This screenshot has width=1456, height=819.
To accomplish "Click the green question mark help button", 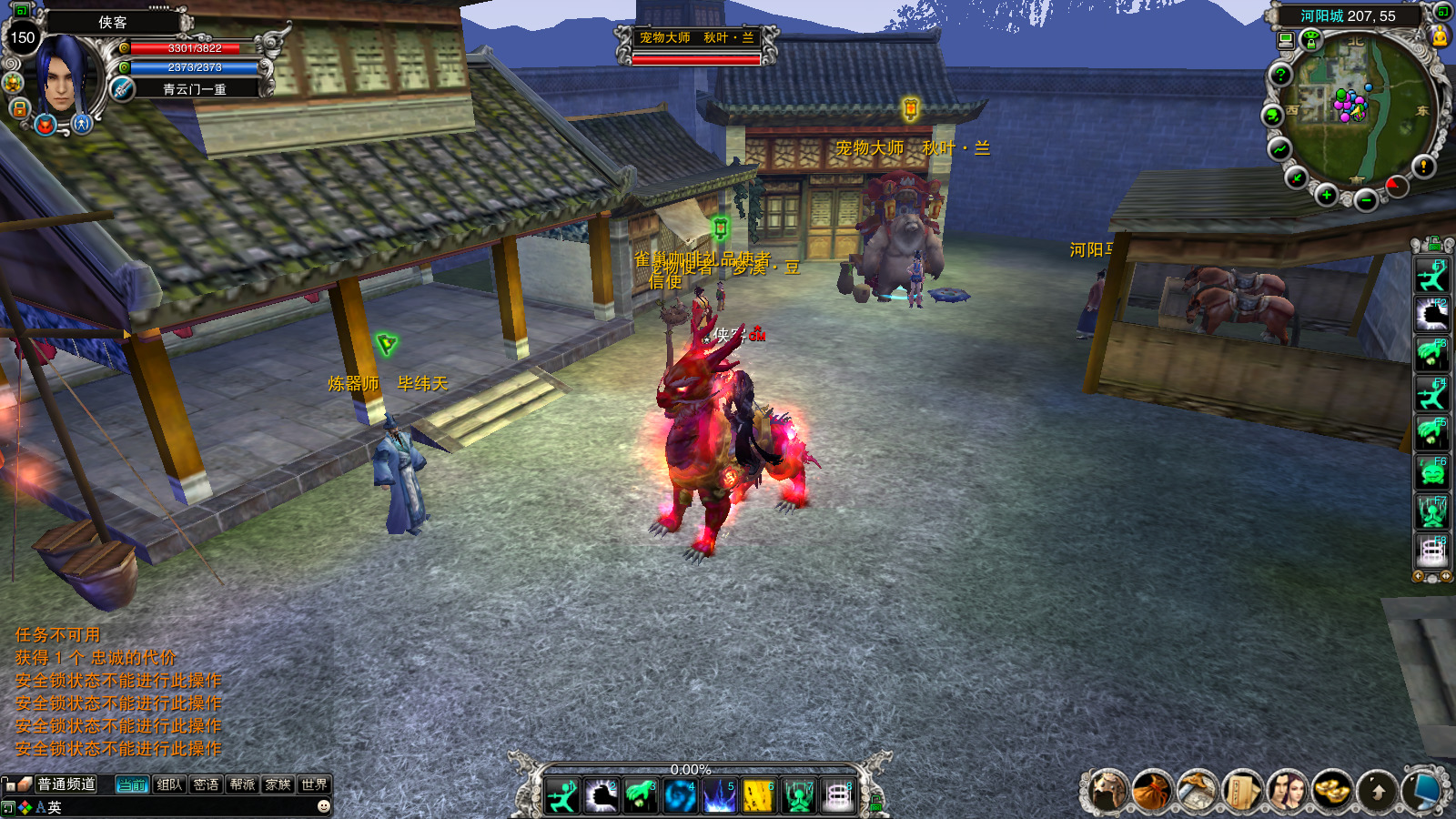I will tap(1280, 75).
